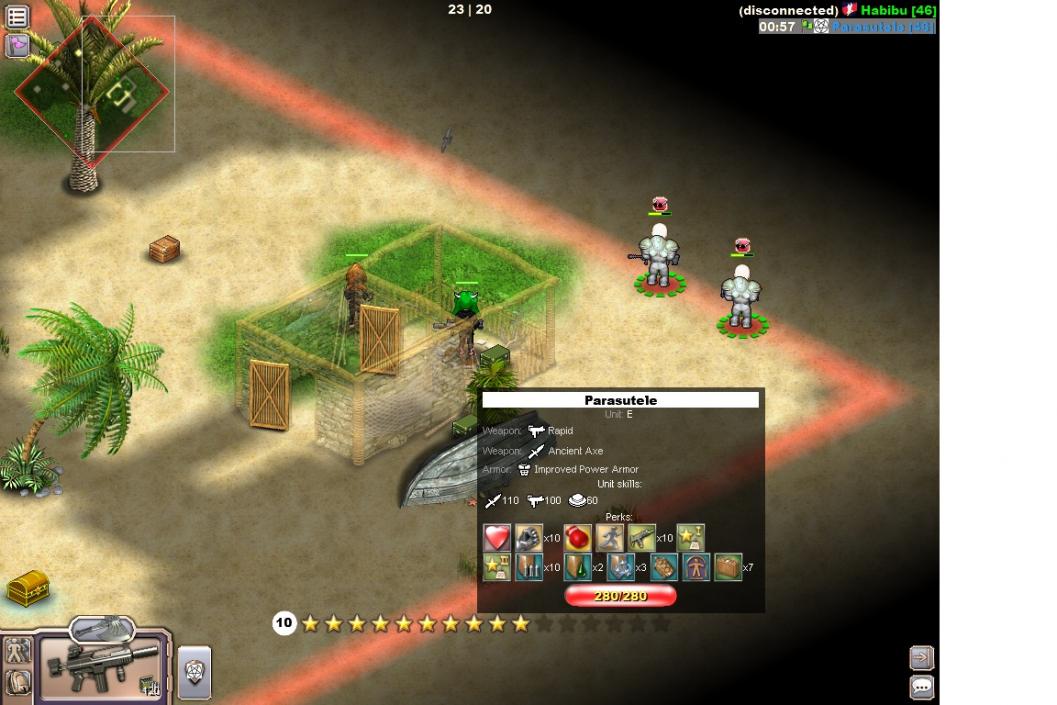
Task: Activate the shield badge ability
Action: pos(194,673)
